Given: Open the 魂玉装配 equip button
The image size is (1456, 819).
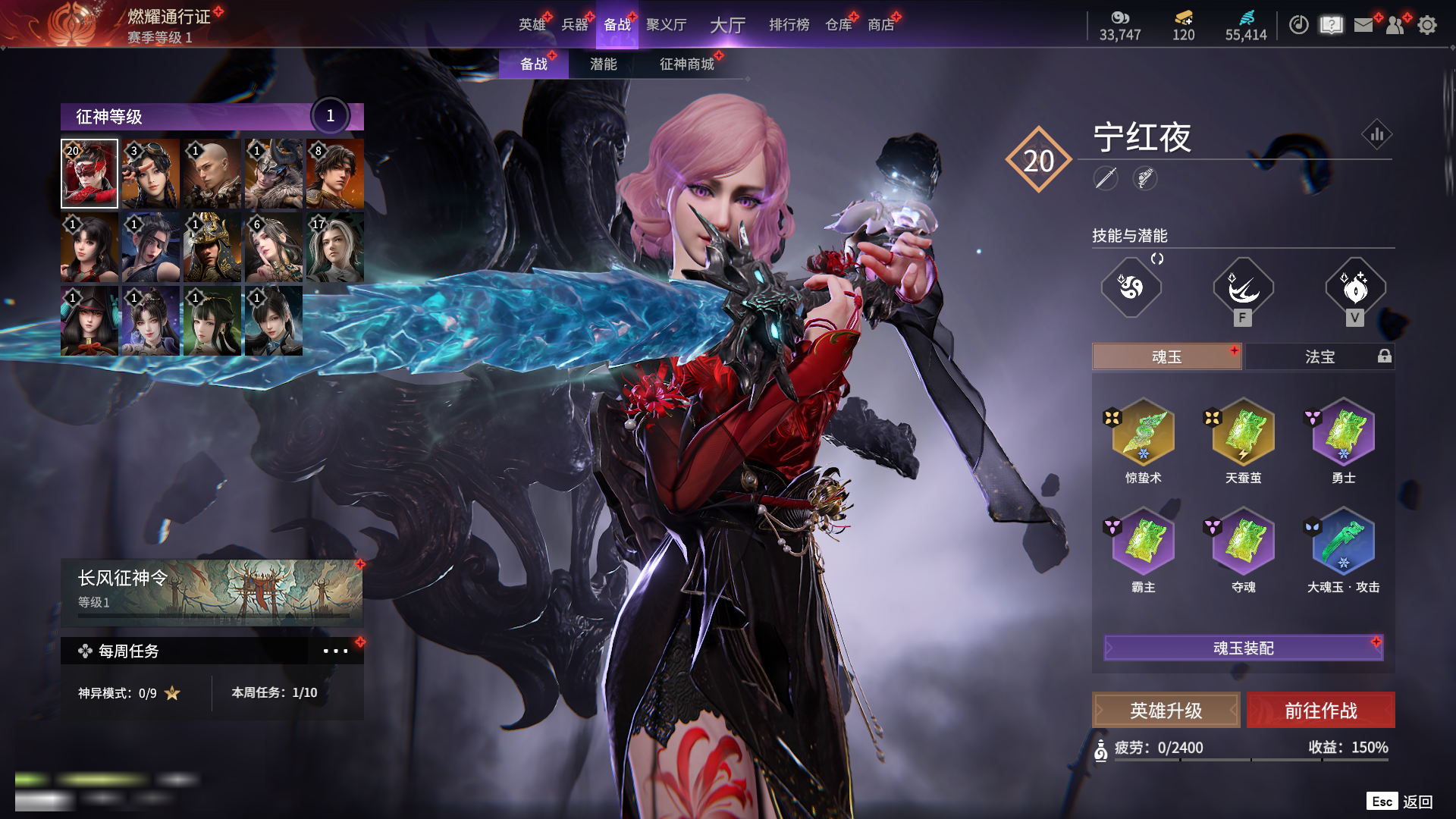Looking at the screenshot, I should point(1243,648).
